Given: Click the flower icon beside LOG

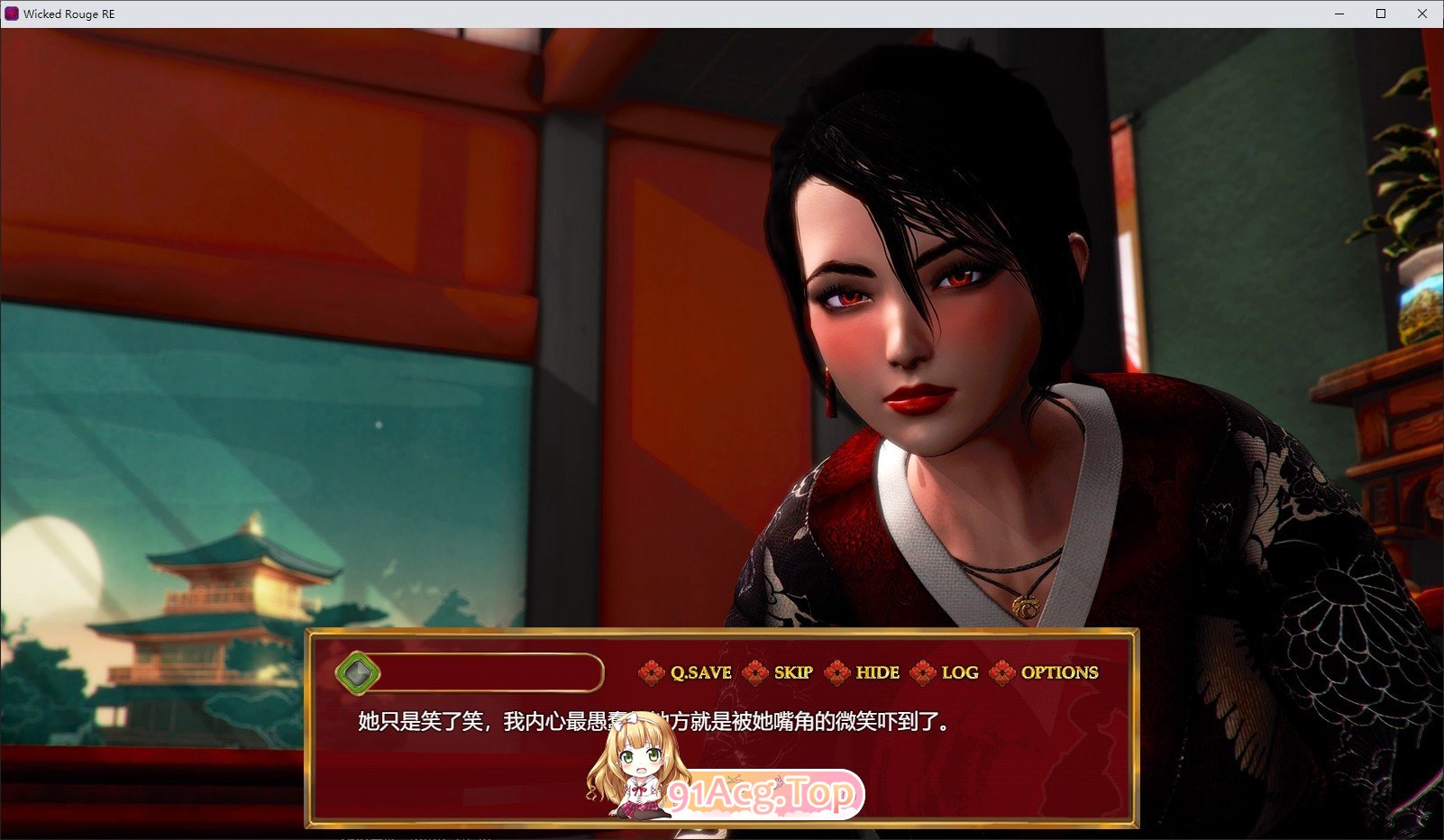Looking at the screenshot, I should (x=922, y=672).
